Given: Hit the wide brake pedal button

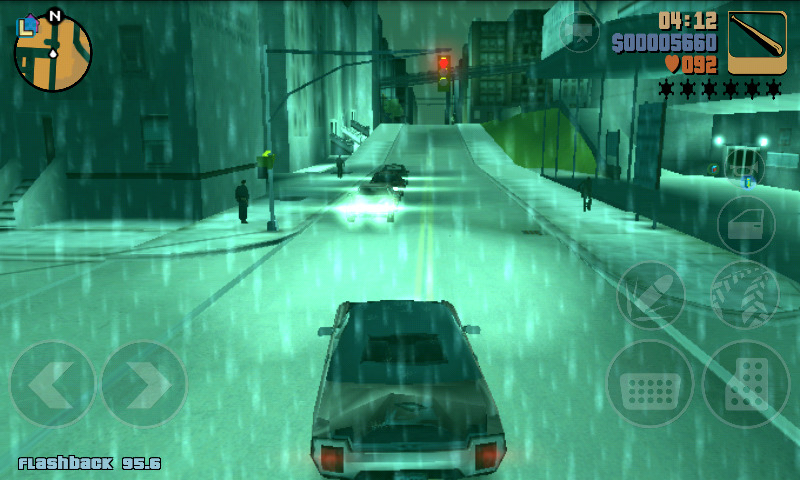Looking at the screenshot, I should coord(650,385).
